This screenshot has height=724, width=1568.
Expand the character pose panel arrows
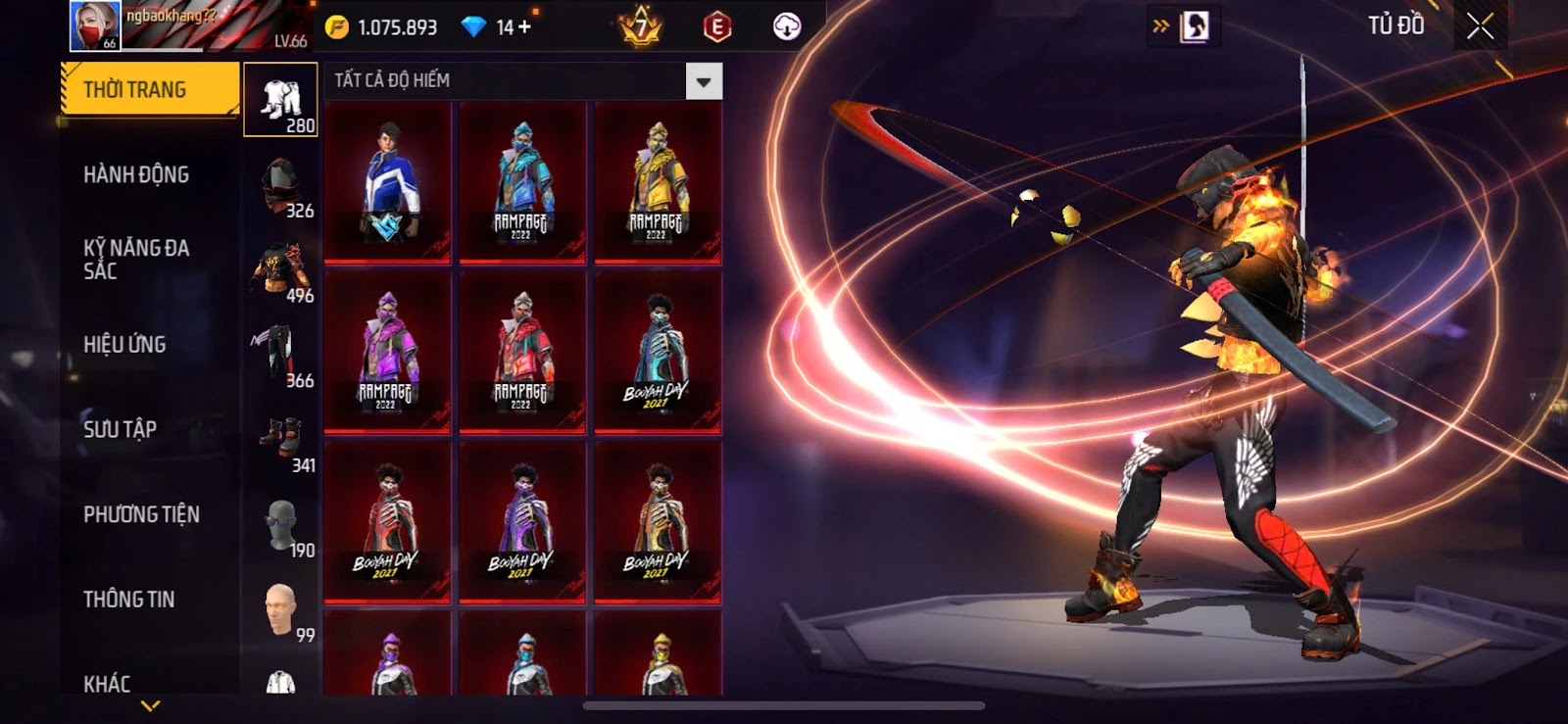[x=1162, y=26]
